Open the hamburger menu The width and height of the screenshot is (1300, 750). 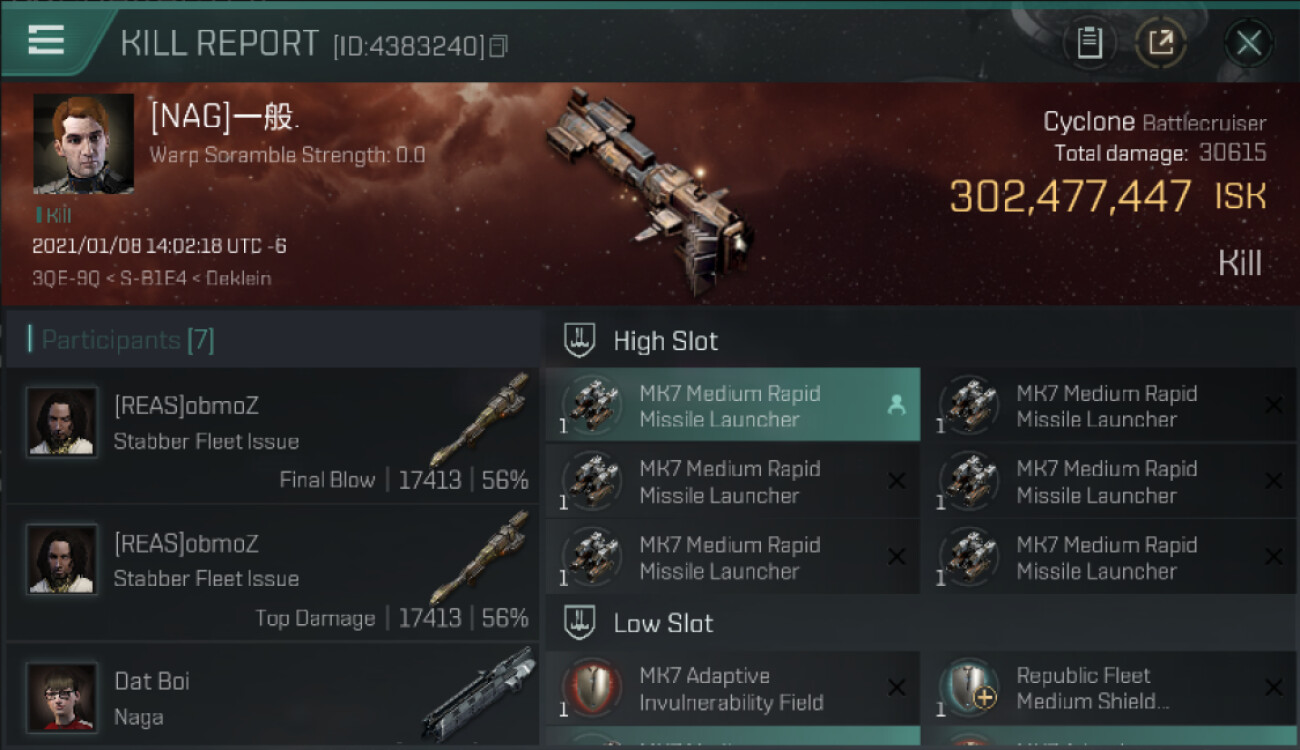click(x=46, y=40)
